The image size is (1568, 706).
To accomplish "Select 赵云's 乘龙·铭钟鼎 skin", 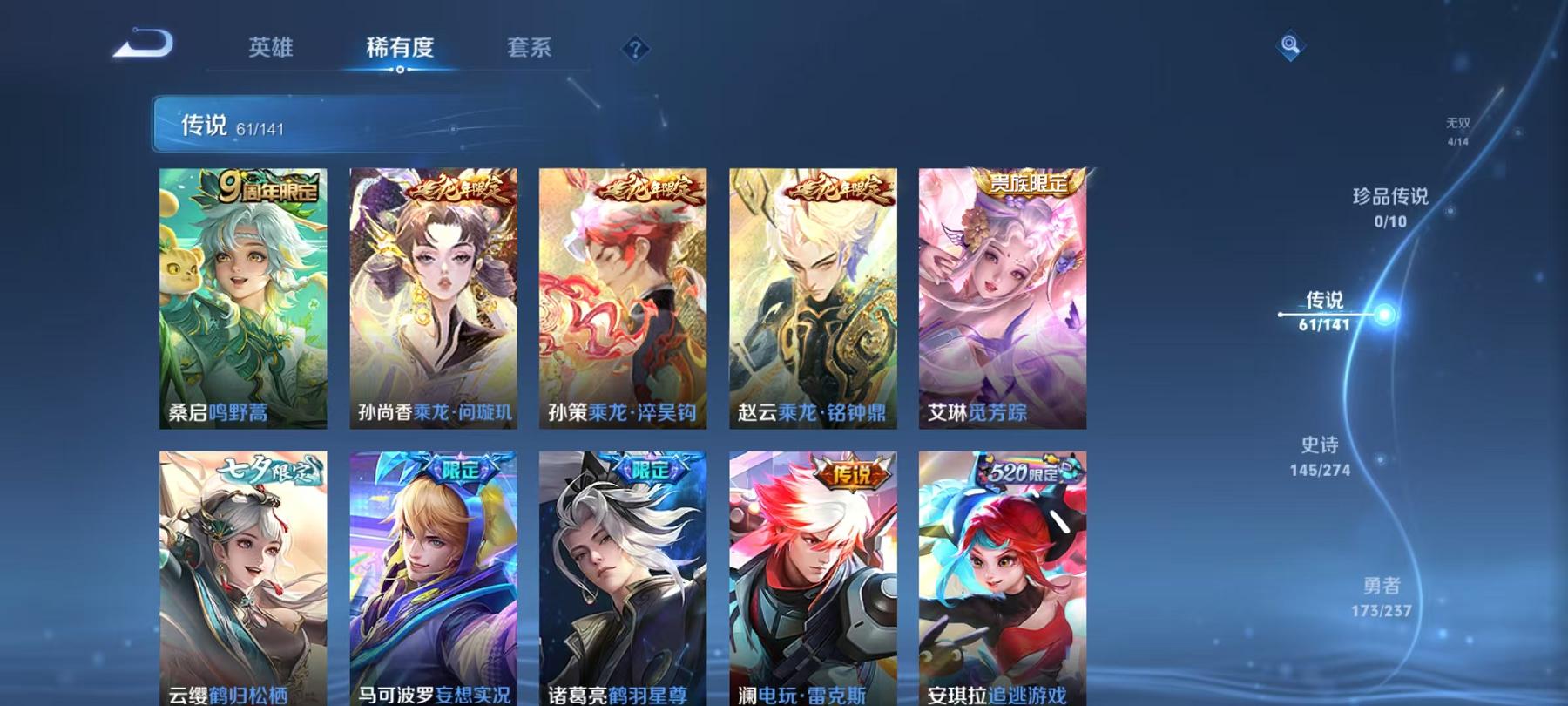I will tap(813, 296).
